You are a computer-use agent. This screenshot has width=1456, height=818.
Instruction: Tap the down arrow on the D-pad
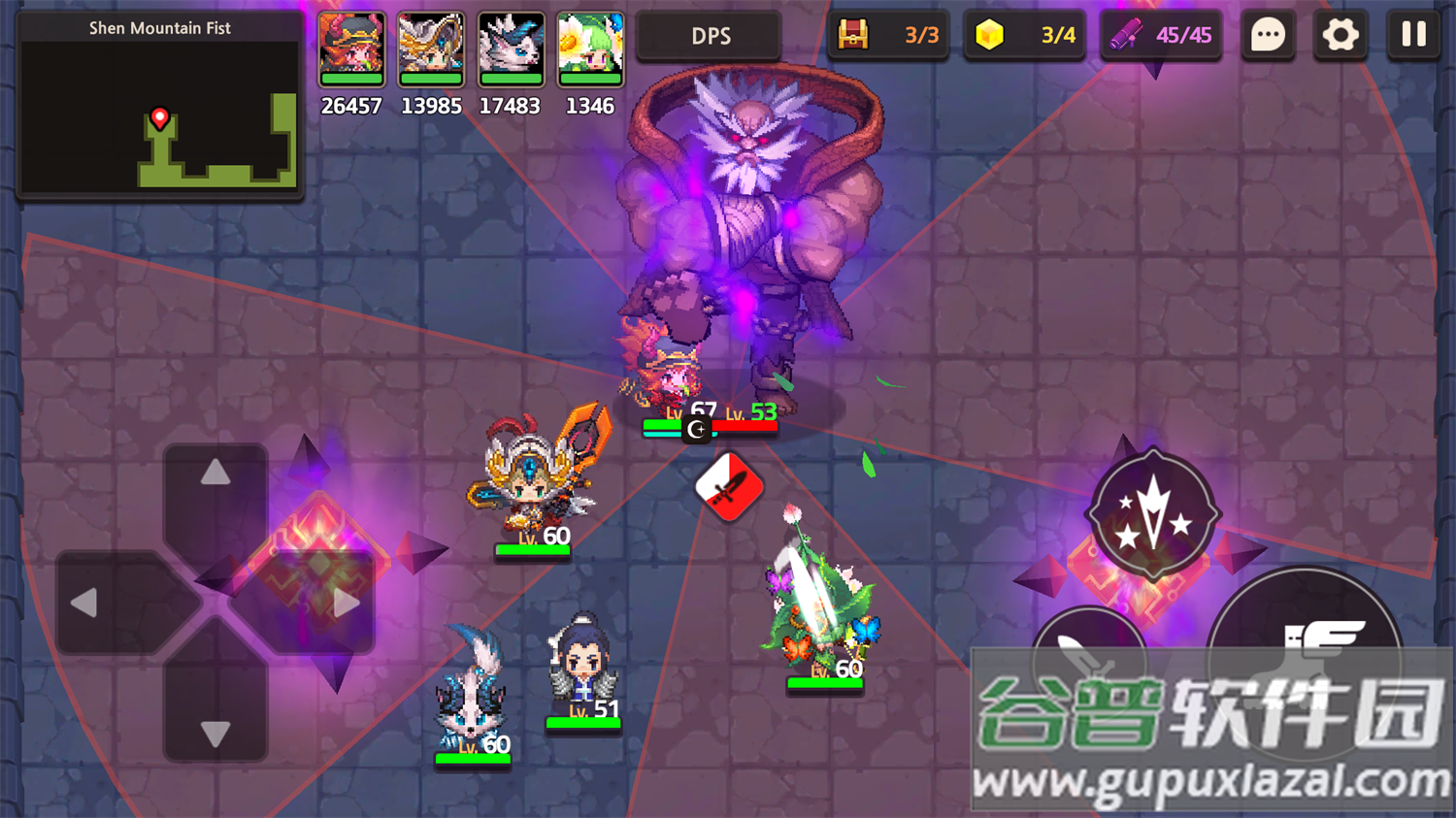pos(215,735)
